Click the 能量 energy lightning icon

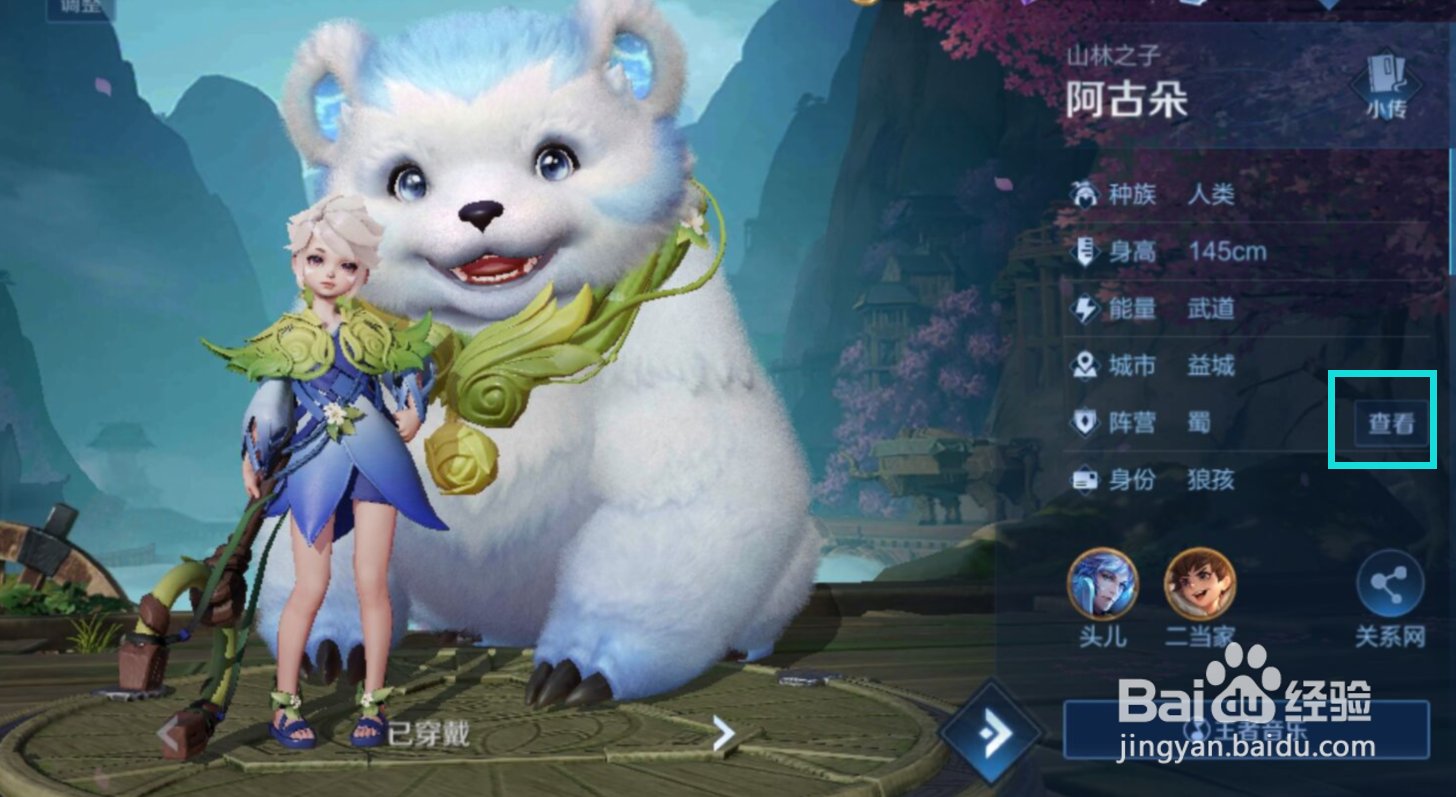tap(1083, 309)
